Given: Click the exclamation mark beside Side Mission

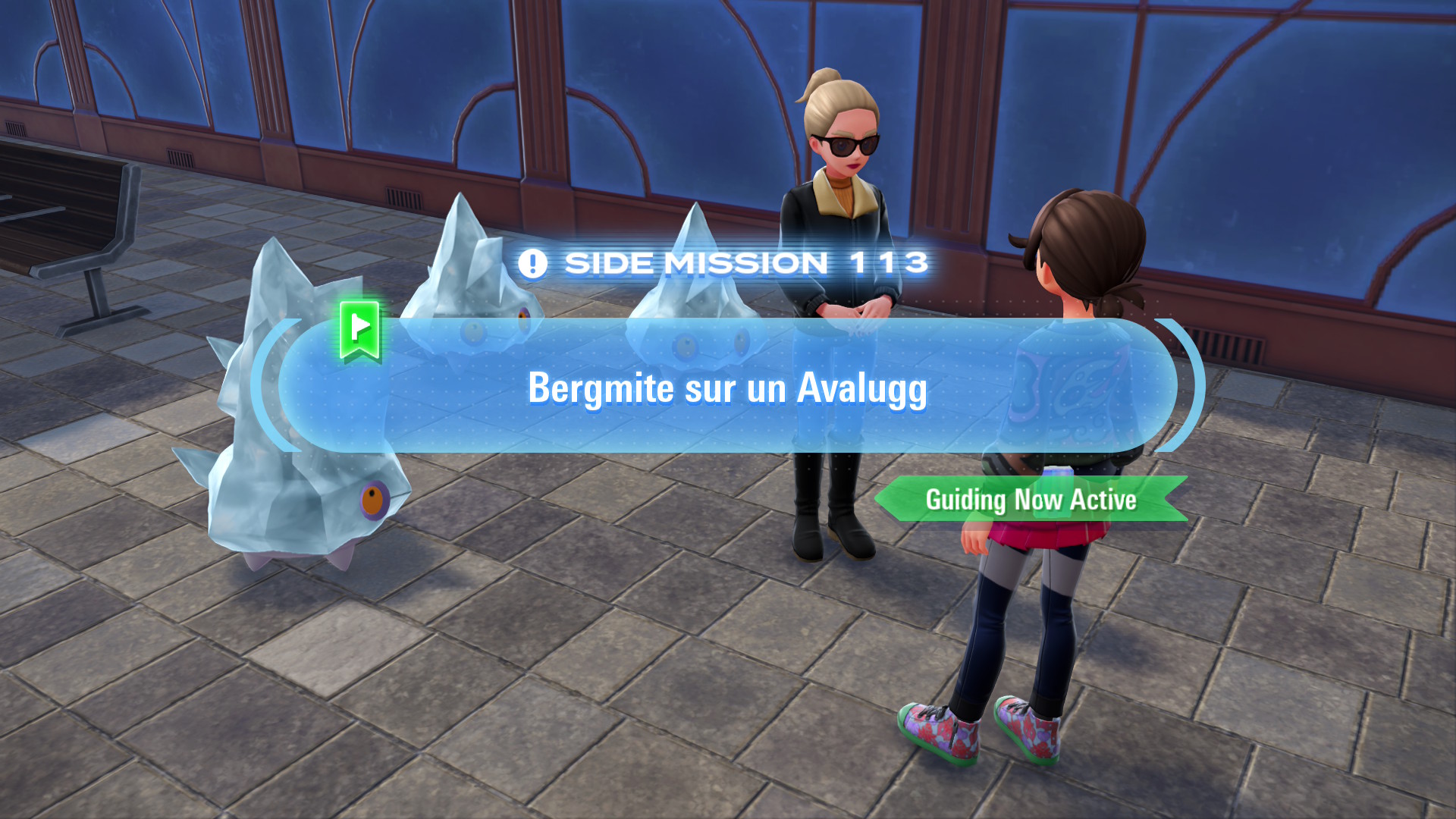Looking at the screenshot, I should [x=533, y=262].
